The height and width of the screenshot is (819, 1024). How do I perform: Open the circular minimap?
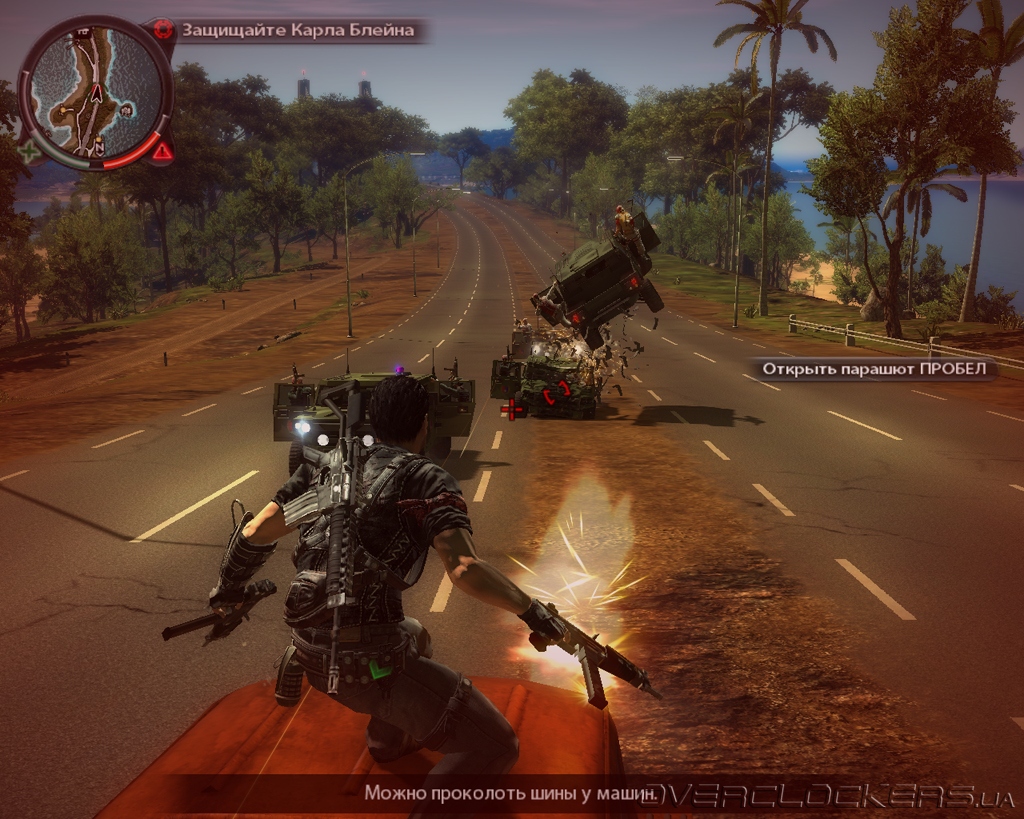tap(95, 92)
